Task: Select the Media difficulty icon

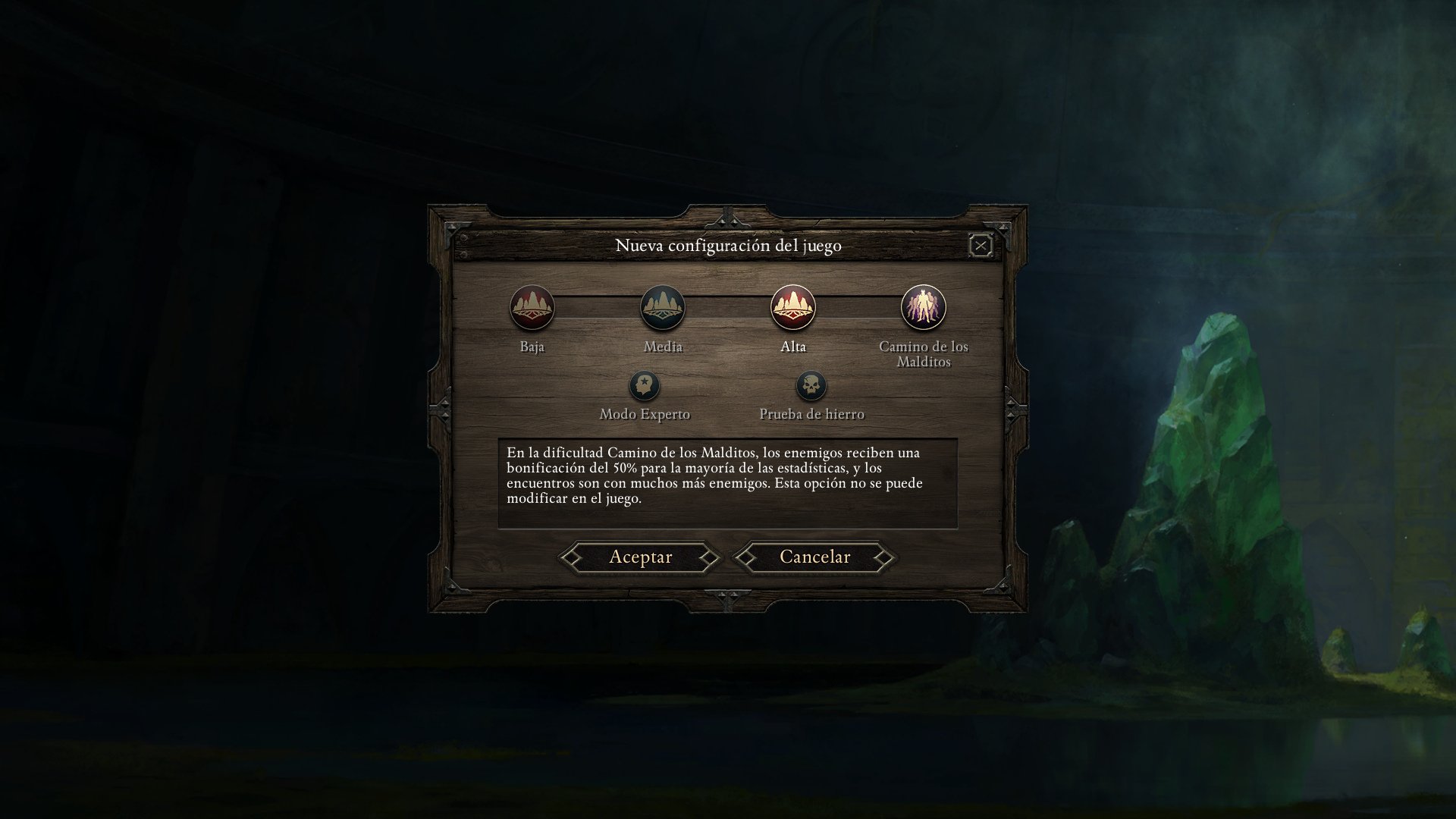Action: pos(664,306)
